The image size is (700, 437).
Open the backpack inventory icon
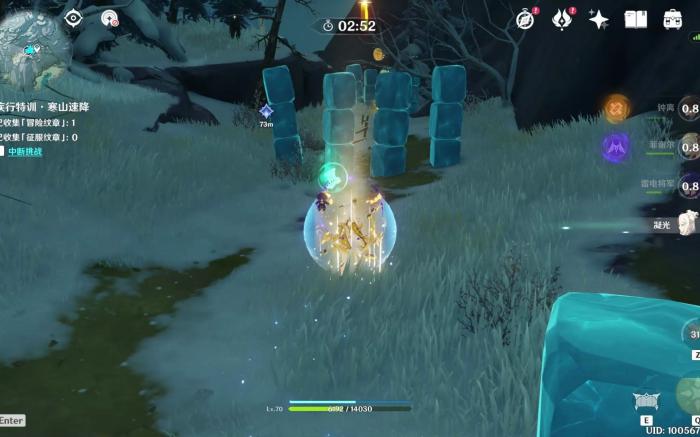pos(673,19)
